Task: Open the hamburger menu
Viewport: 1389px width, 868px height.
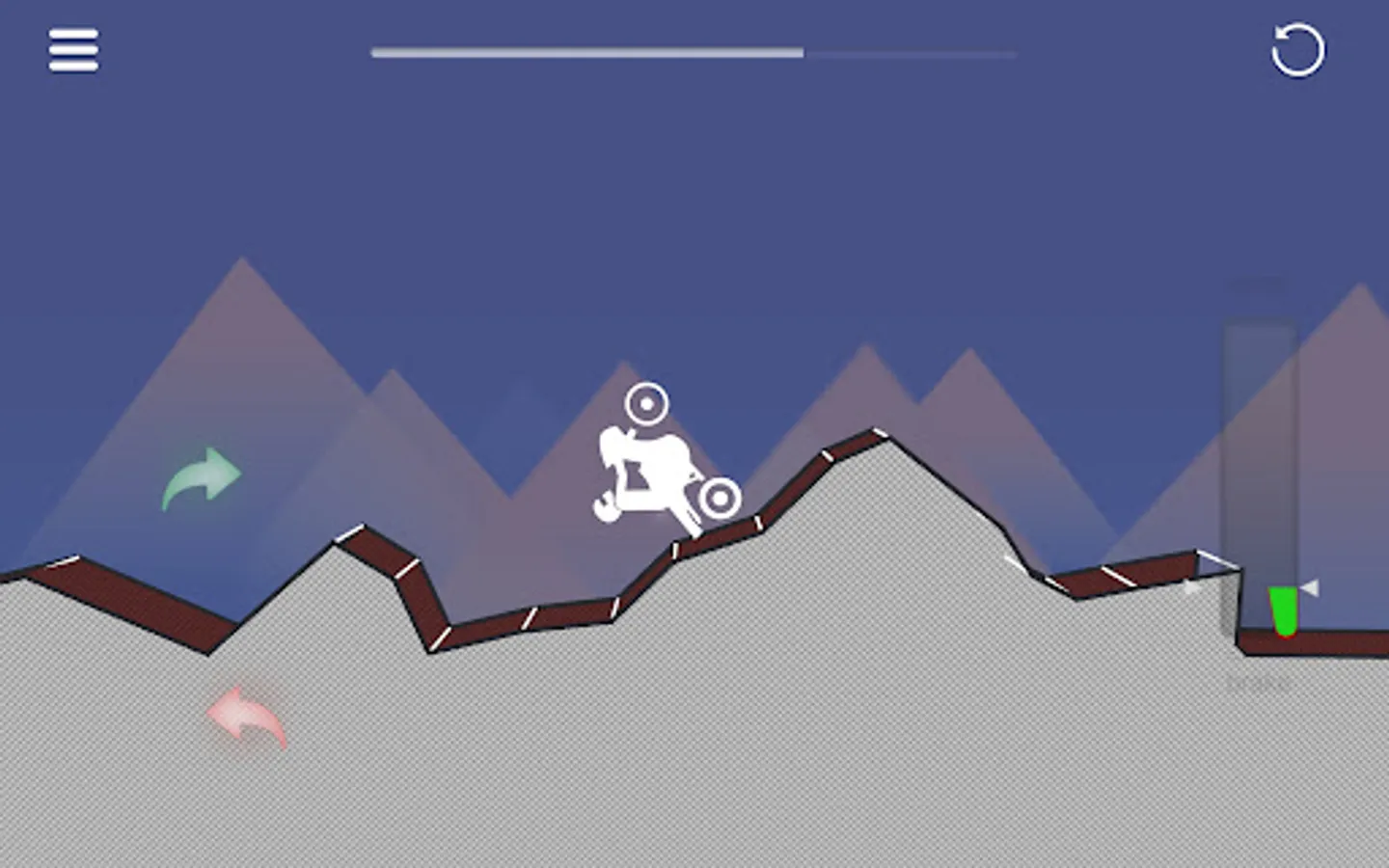Action: coord(74,50)
